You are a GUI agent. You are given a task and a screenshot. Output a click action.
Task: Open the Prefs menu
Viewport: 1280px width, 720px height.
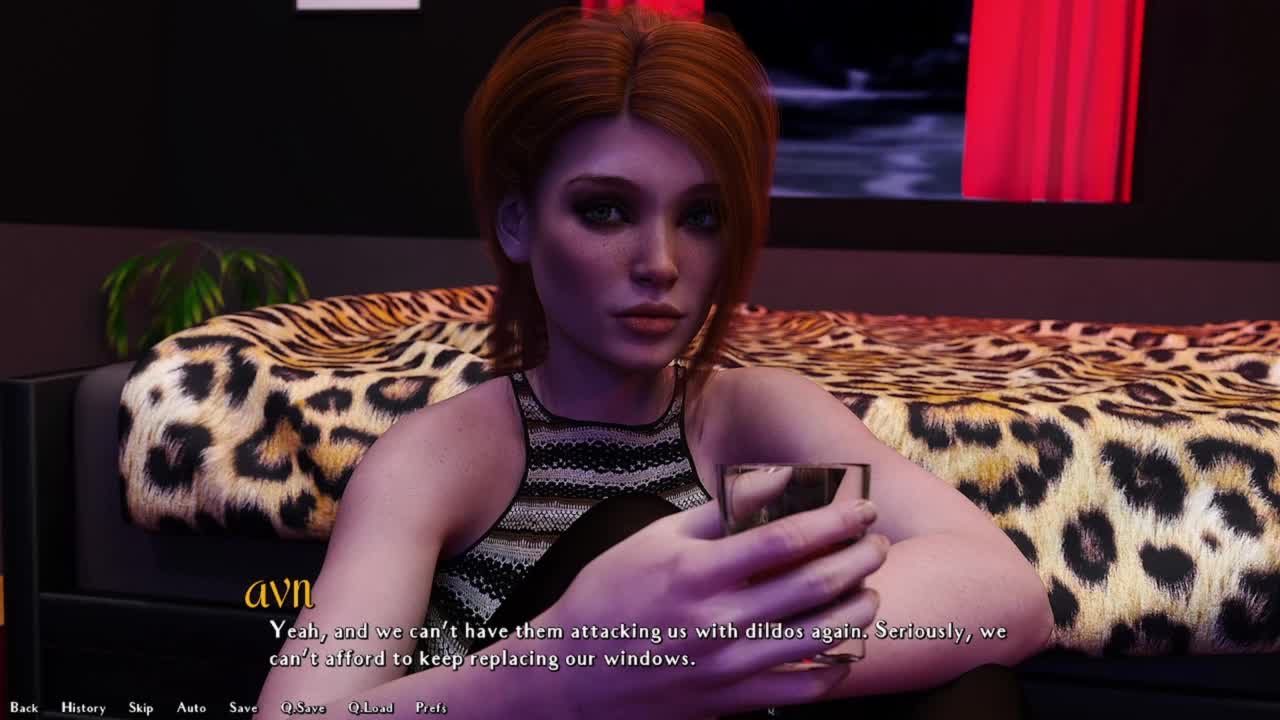click(x=431, y=708)
